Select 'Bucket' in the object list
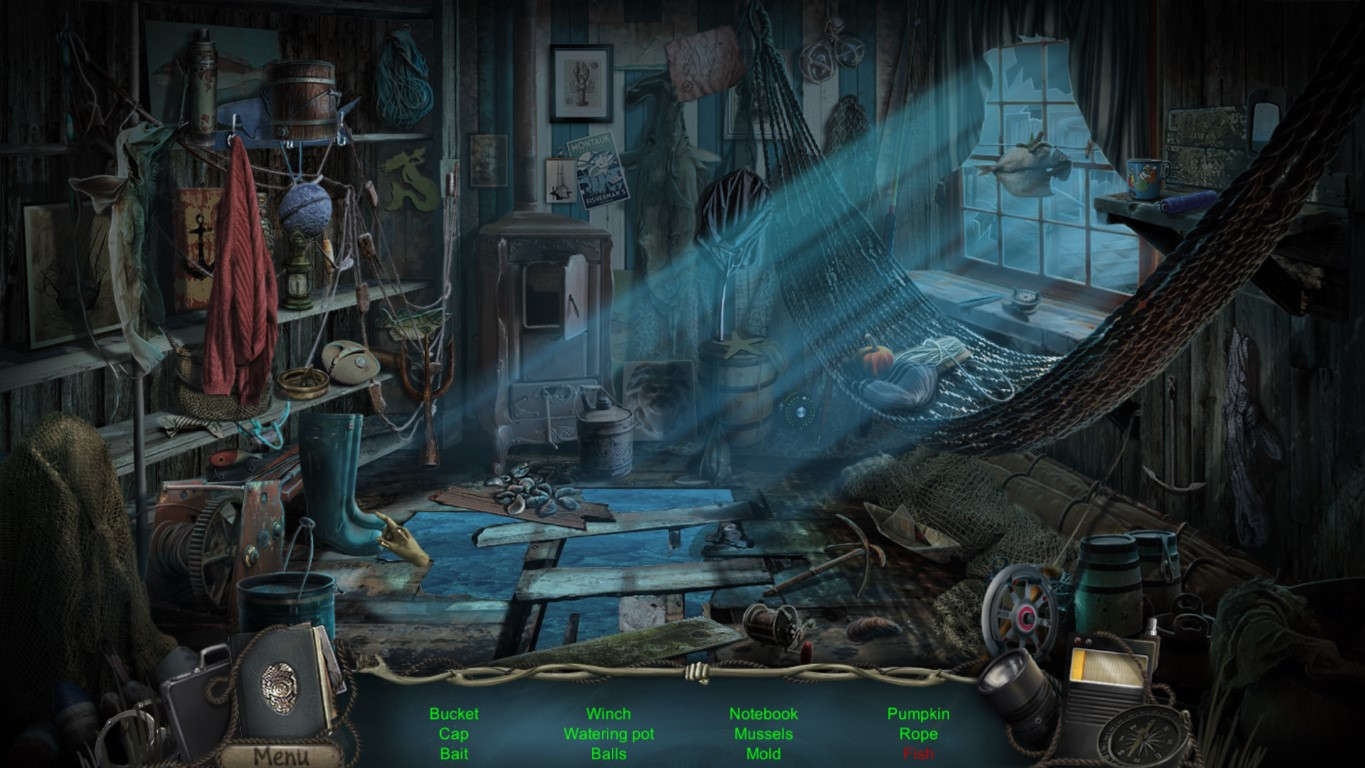The width and height of the screenshot is (1365, 768). tap(455, 714)
